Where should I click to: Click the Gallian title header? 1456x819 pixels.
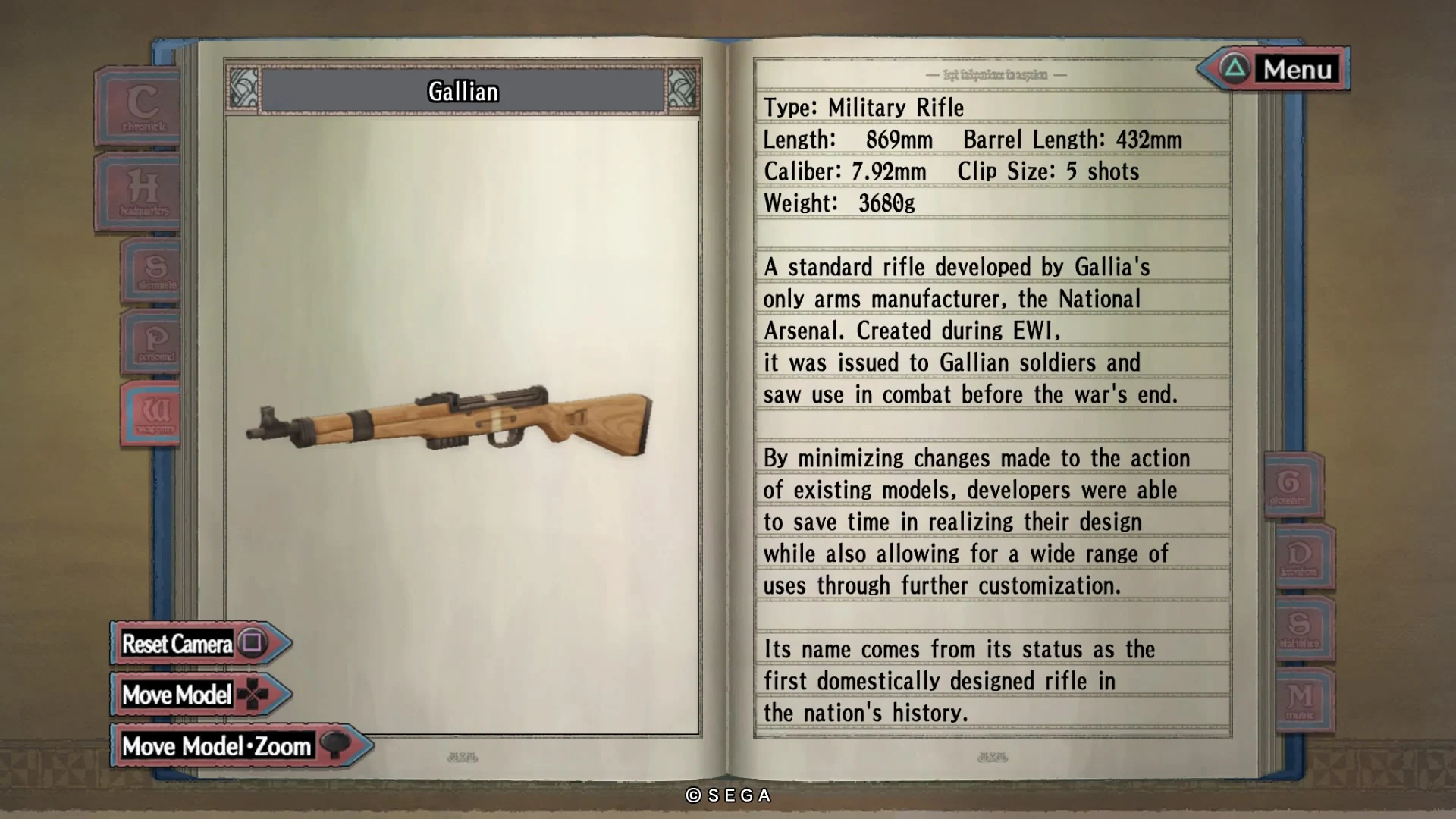click(463, 92)
